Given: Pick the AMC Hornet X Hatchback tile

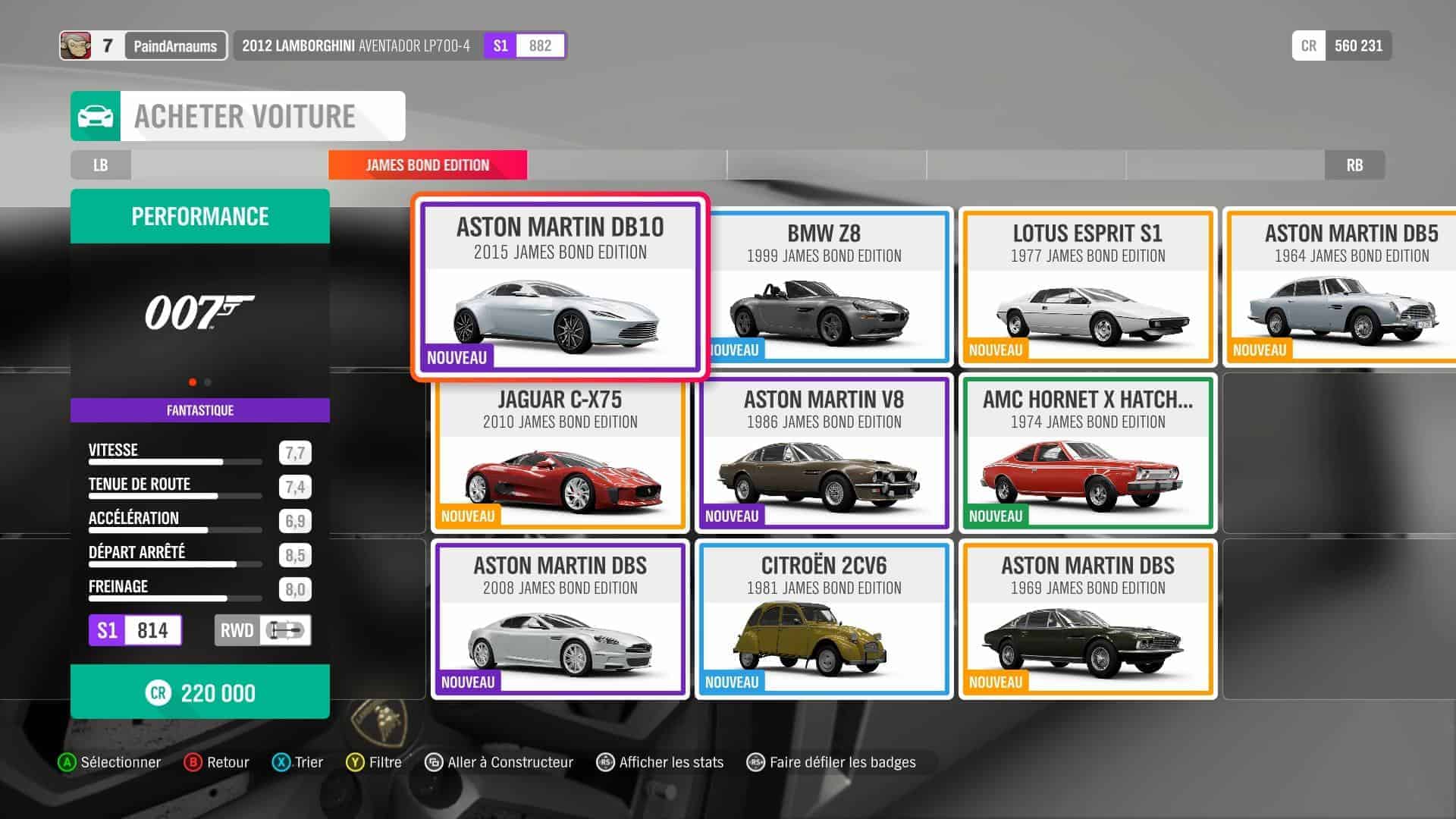Looking at the screenshot, I should coord(1087,453).
